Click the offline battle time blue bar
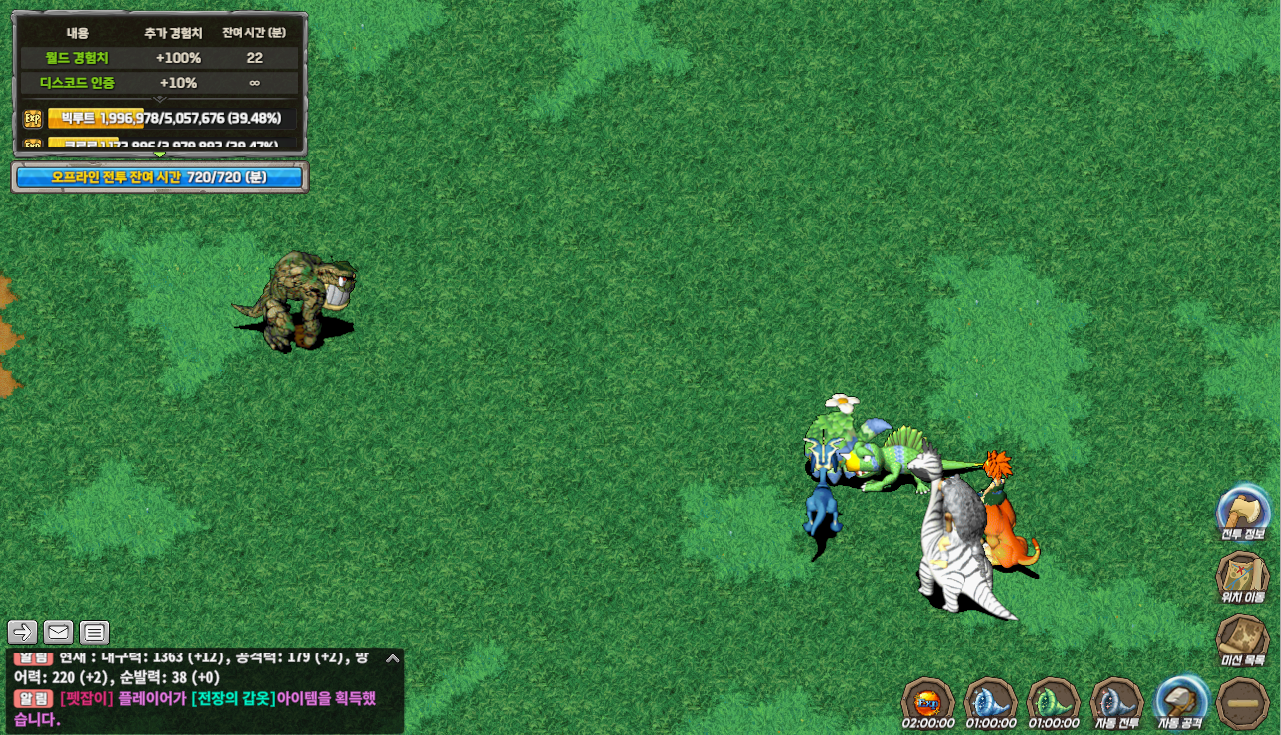 point(160,177)
